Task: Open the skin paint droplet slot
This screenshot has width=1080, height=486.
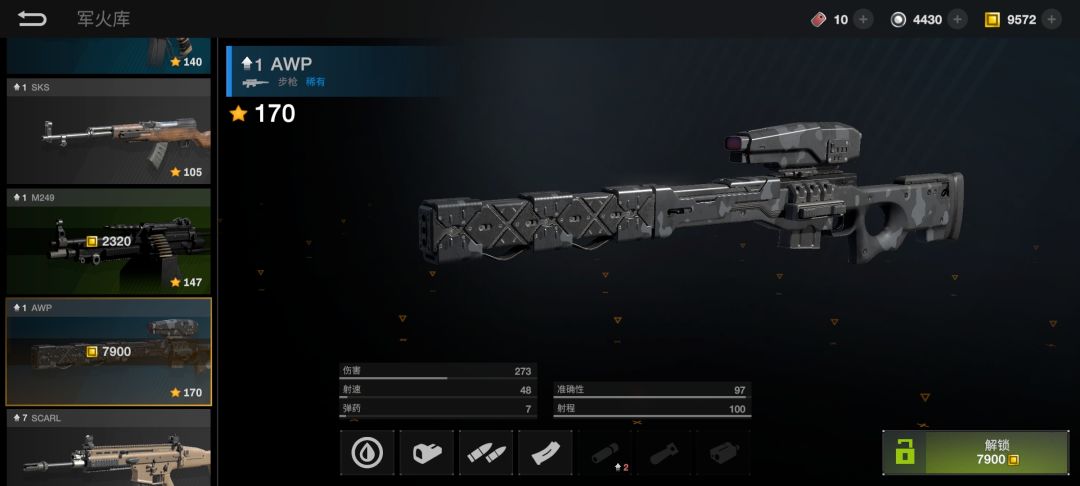Action: (367, 453)
